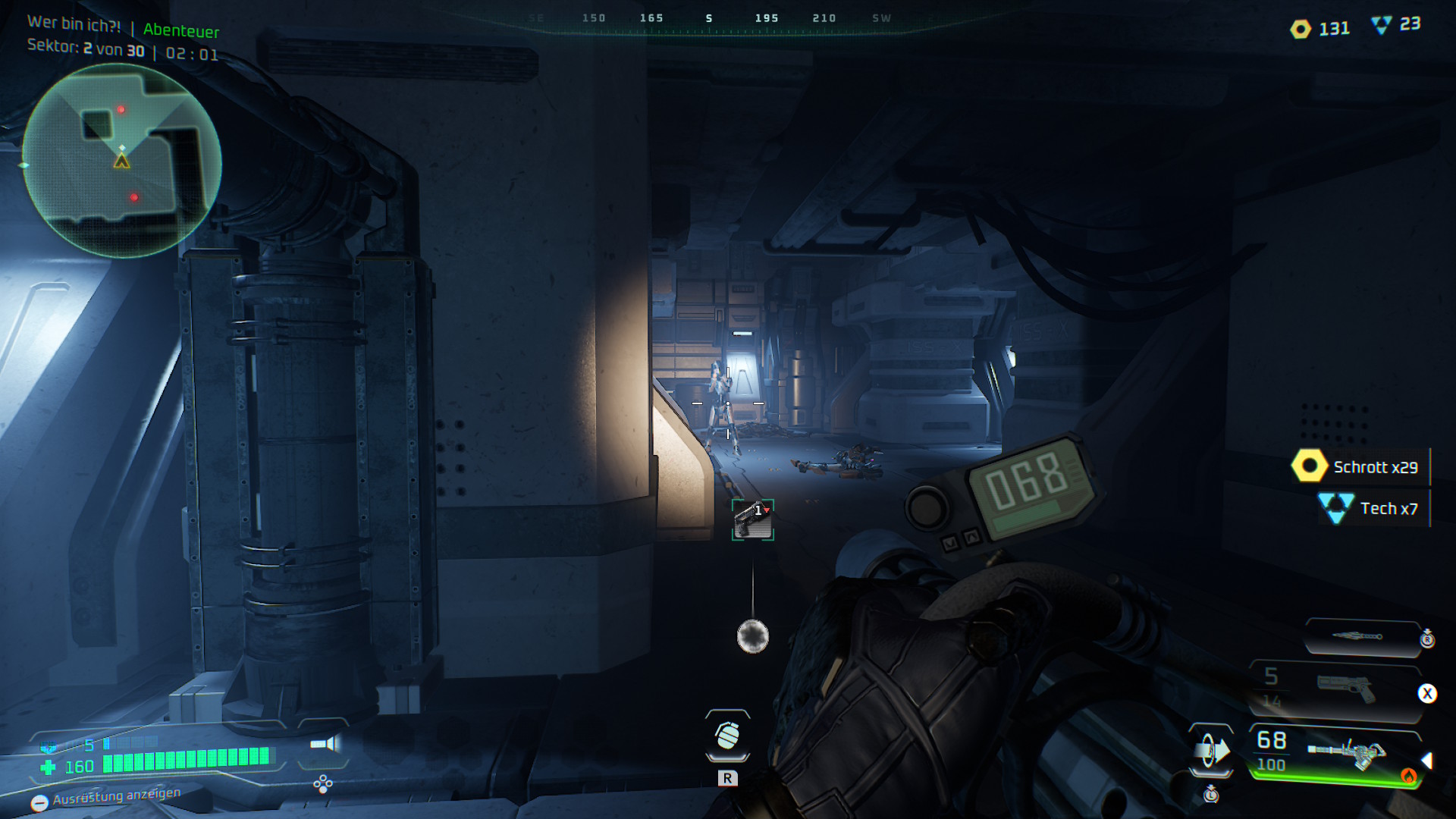This screenshot has width=1456, height=819.
Task: Click the compass heading strip
Action: [709, 19]
